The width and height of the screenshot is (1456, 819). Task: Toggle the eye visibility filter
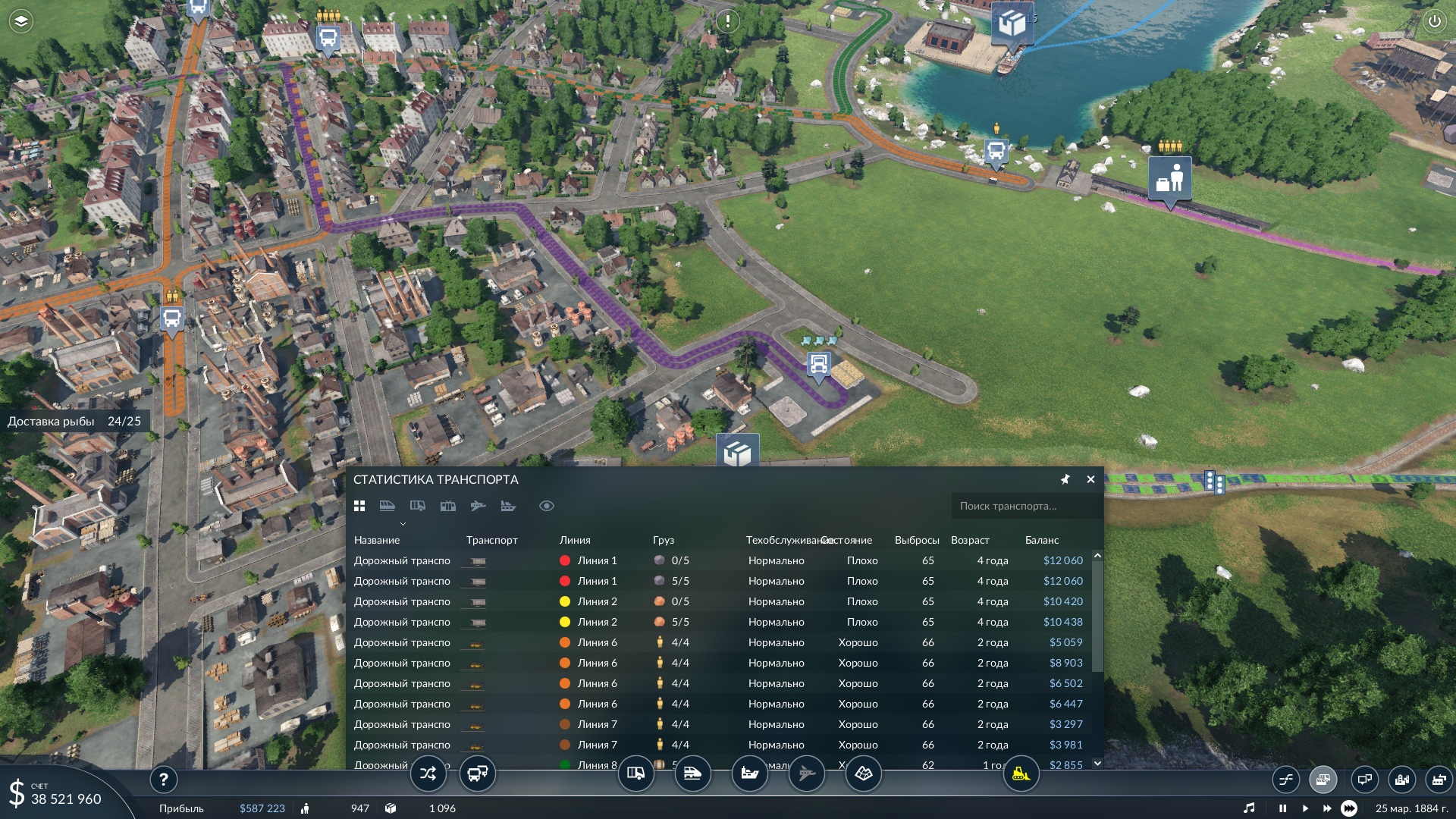coord(546,506)
